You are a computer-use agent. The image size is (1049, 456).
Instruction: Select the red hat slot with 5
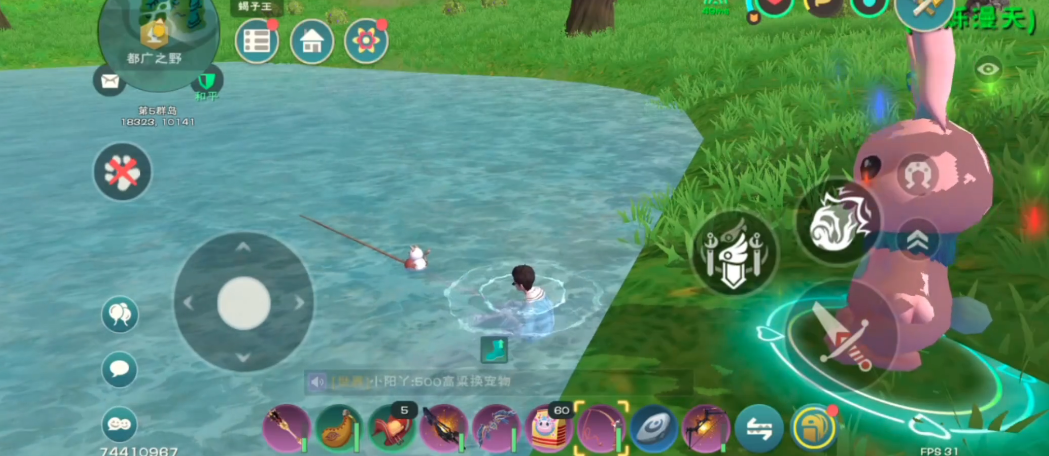[392, 428]
